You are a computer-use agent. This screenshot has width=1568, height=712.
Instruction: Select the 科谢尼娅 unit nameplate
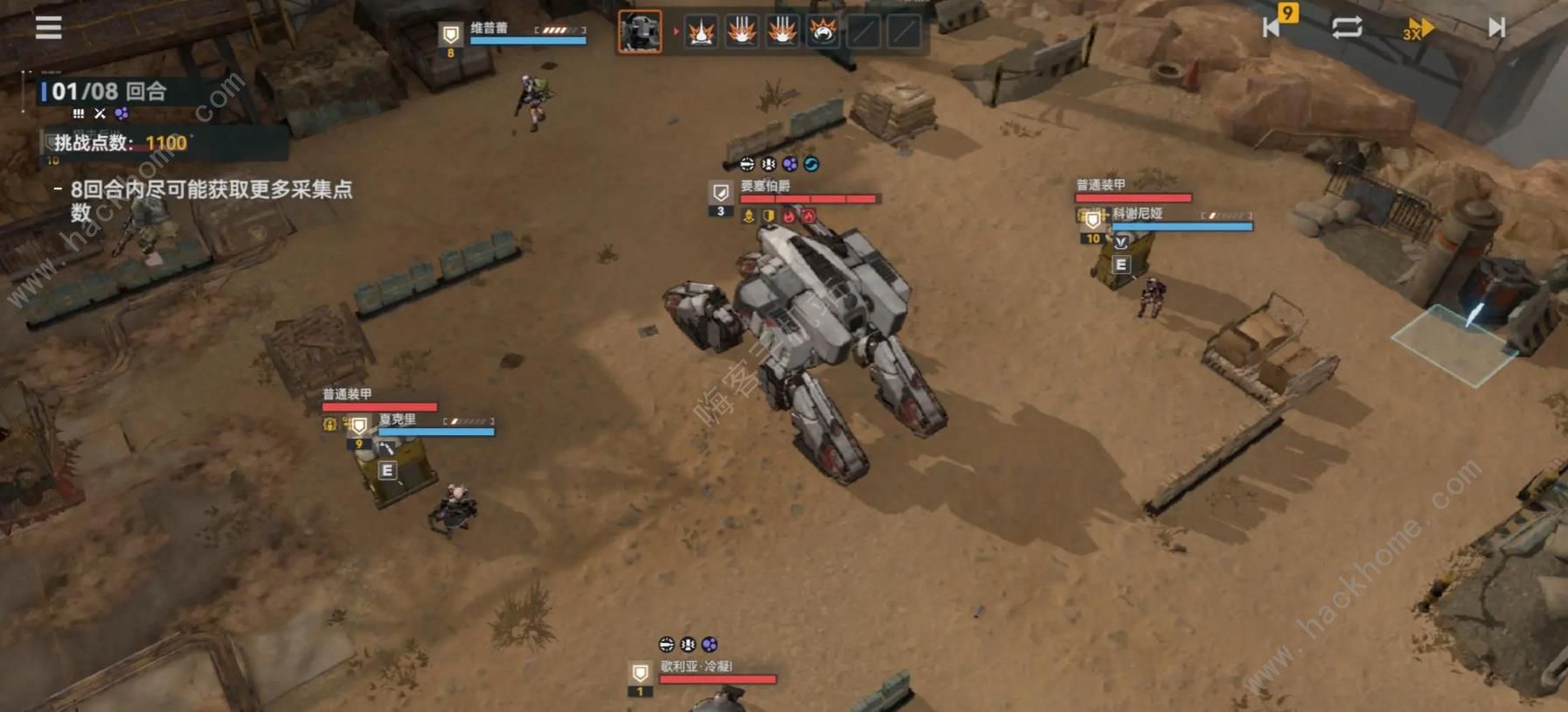(1137, 214)
